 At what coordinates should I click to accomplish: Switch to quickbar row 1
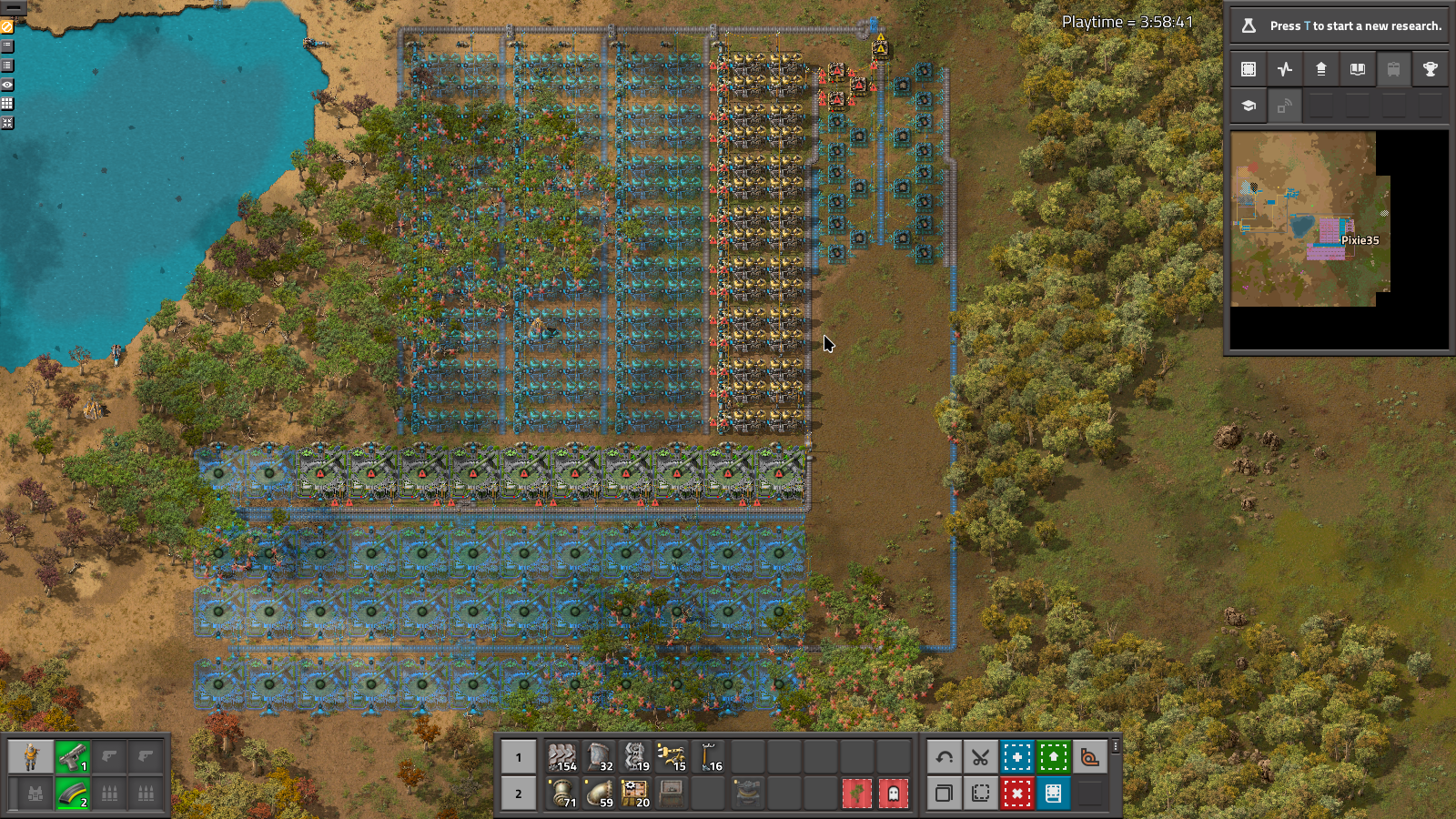(519, 757)
